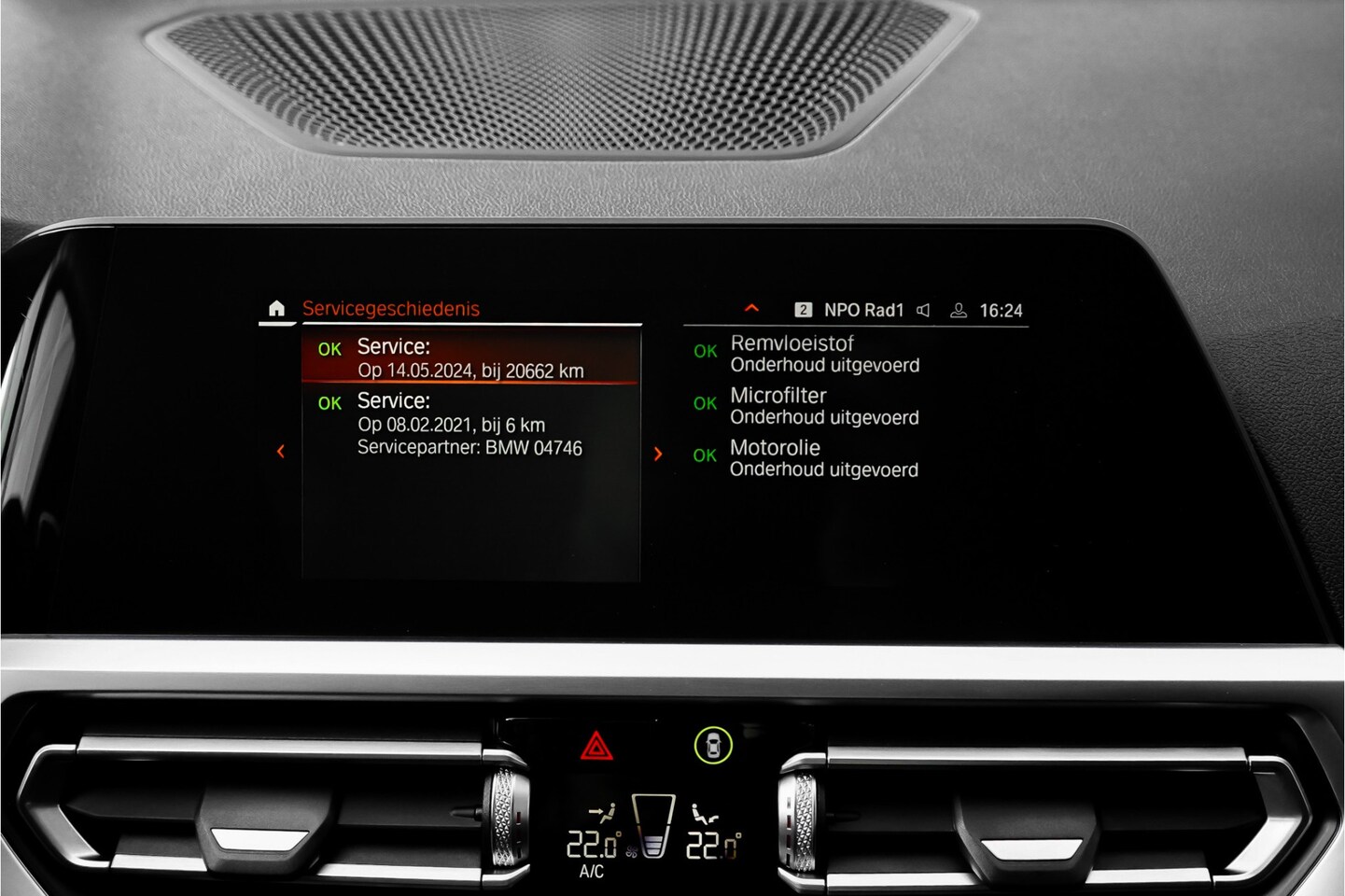Open the service entry dated 08.02.2021
The image size is (1345, 896).
coord(470,424)
